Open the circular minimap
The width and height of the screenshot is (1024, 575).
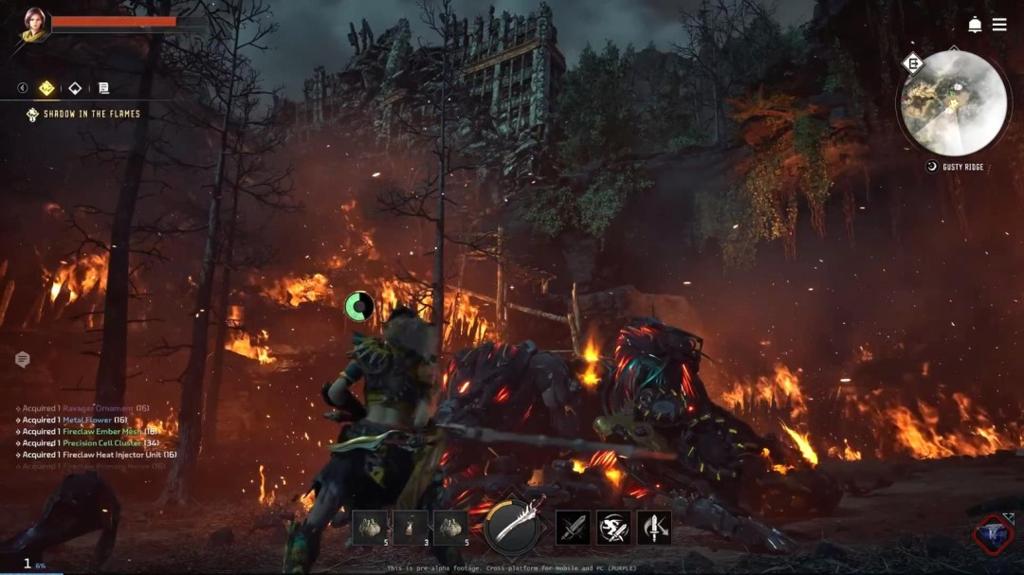953,103
